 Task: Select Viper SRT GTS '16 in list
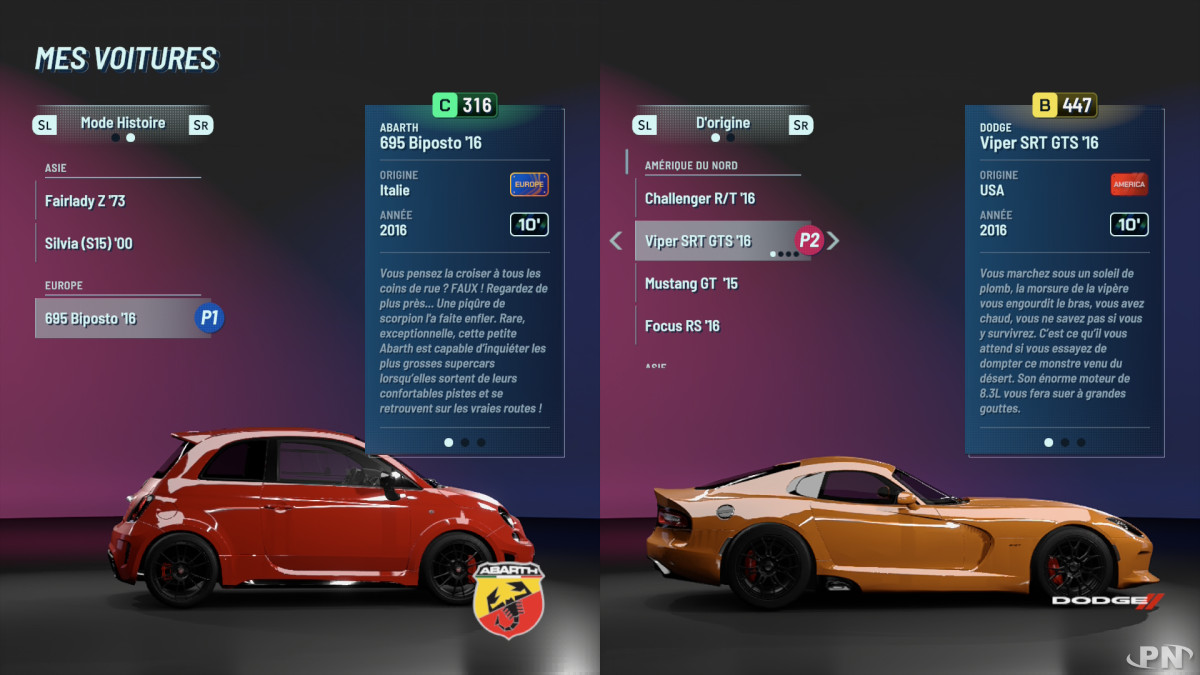698,241
